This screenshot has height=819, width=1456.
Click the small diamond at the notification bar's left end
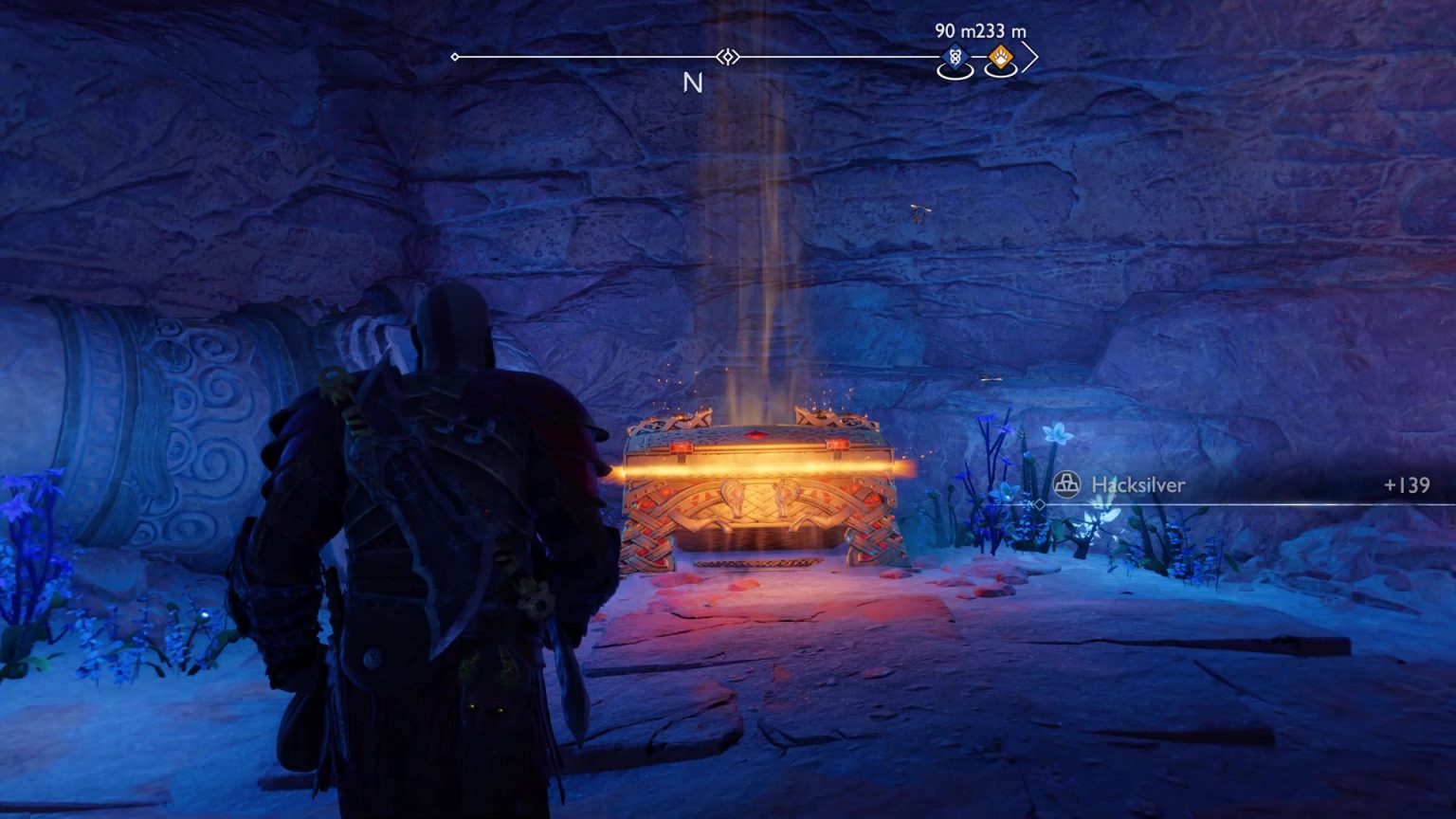[1039, 505]
